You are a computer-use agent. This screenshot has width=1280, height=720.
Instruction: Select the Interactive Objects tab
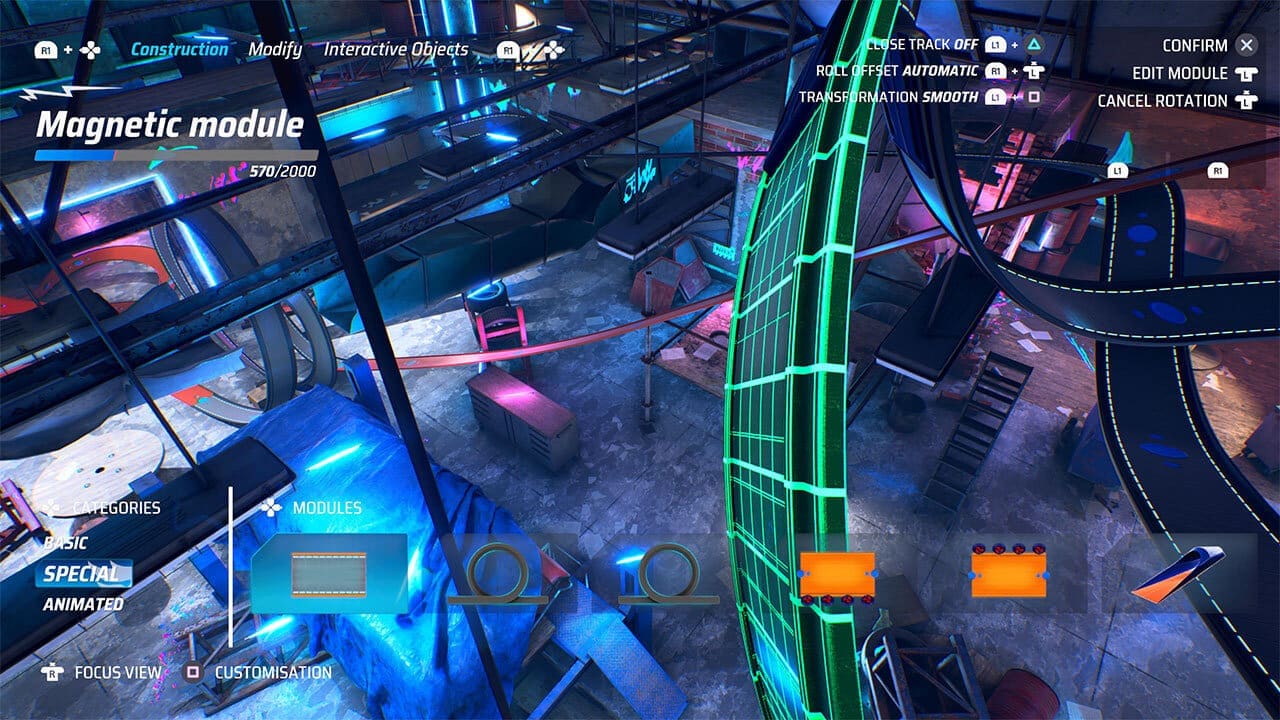point(396,49)
